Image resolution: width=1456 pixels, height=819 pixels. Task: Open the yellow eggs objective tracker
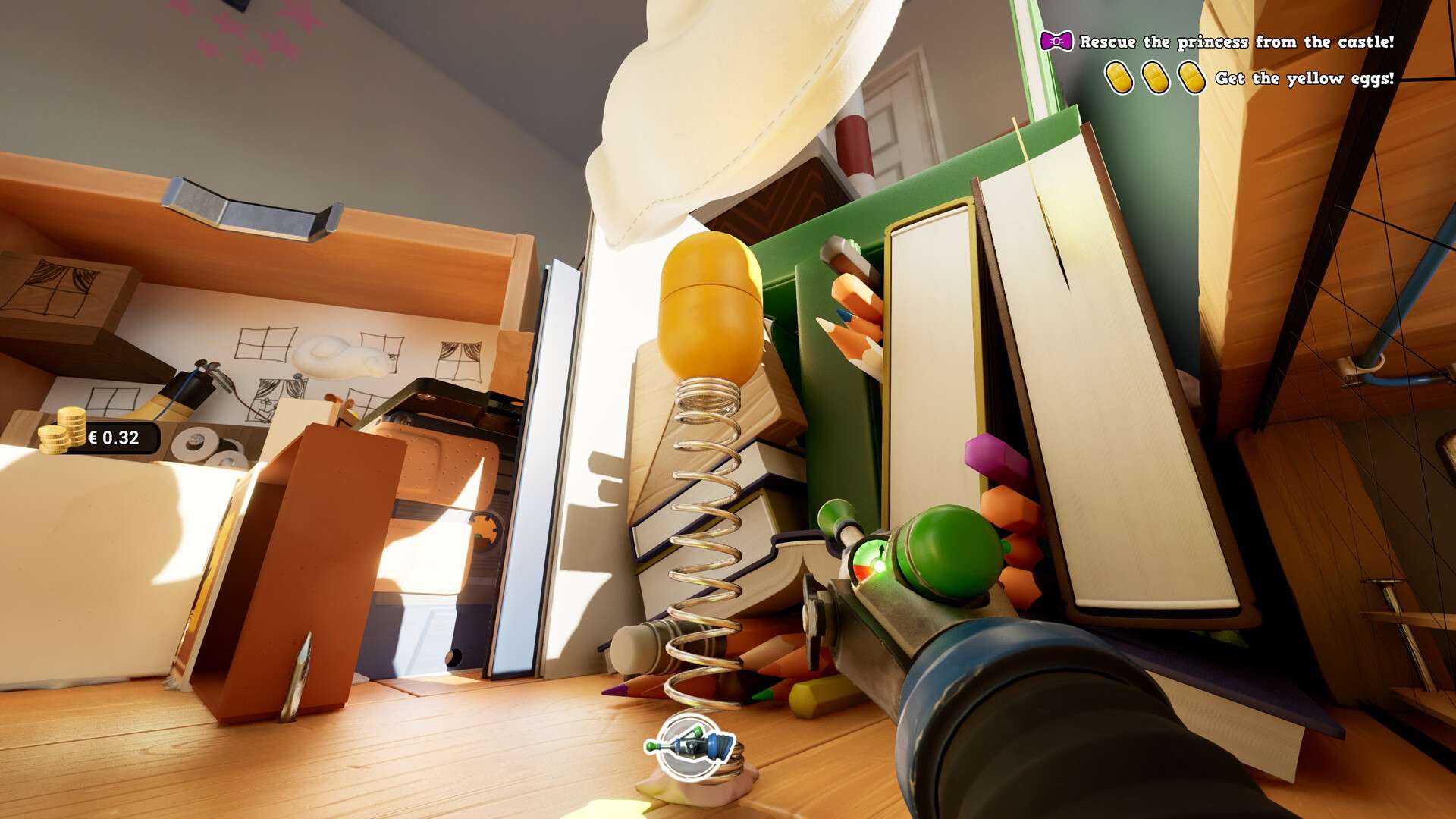tap(1304, 78)
